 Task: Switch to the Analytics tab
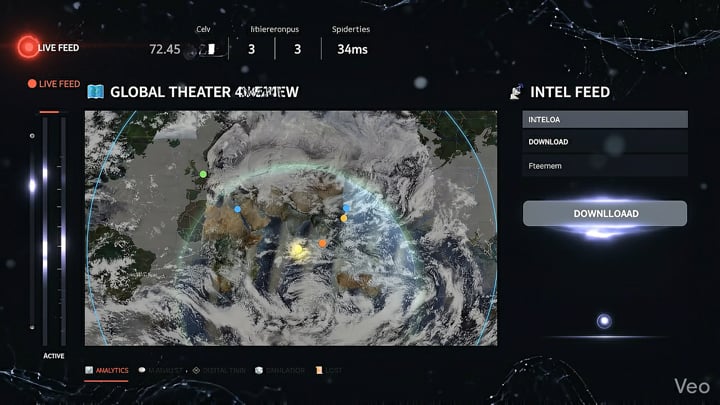coord(107,371)
